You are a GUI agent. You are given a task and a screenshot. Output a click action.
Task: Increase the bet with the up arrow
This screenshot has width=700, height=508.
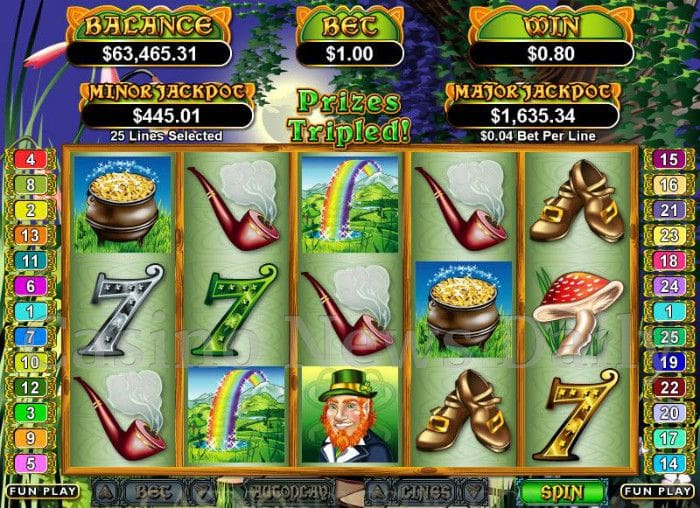pyautogui.click(x=105, y=492)
